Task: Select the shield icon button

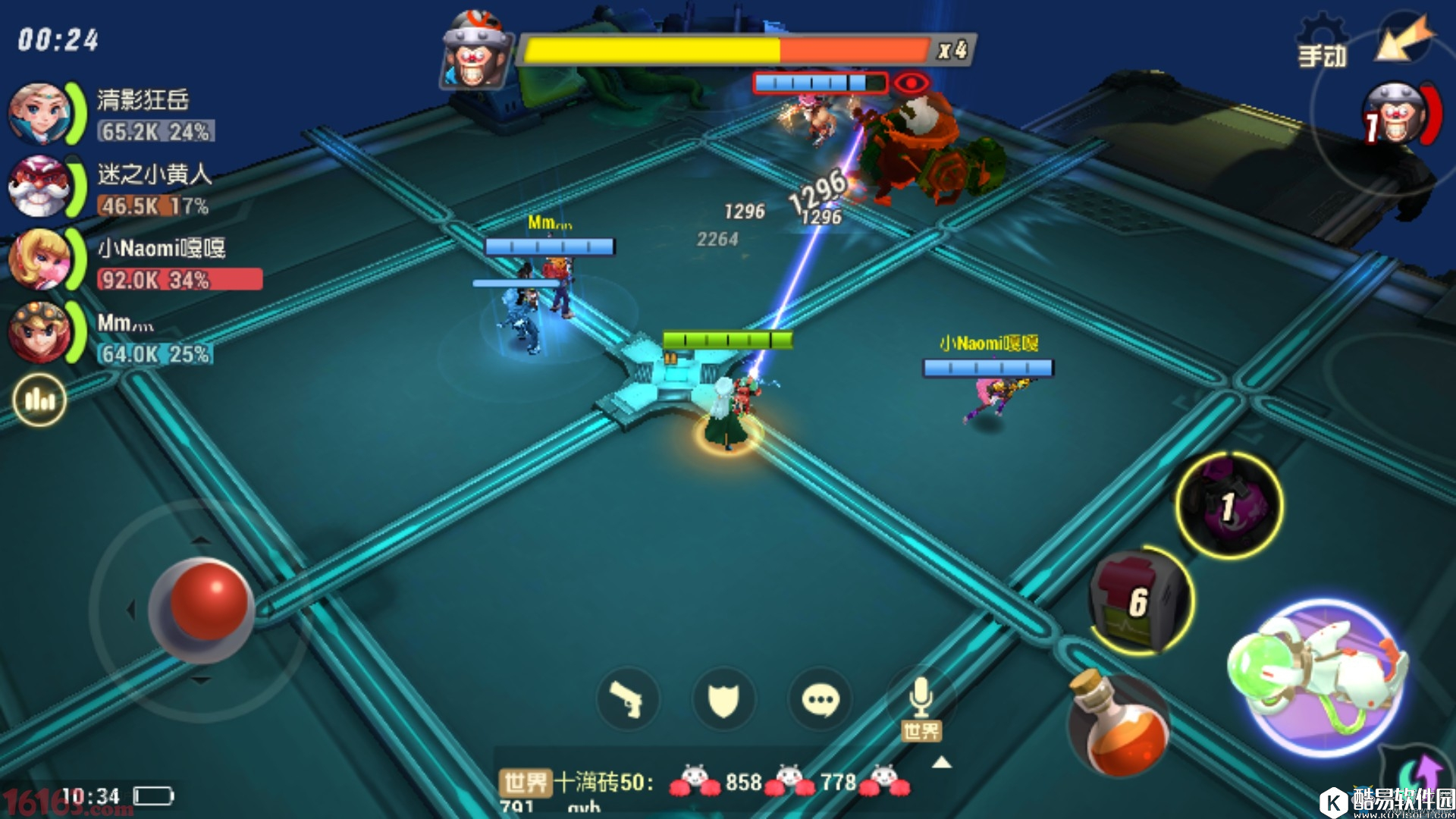Action: pos(723,698)
